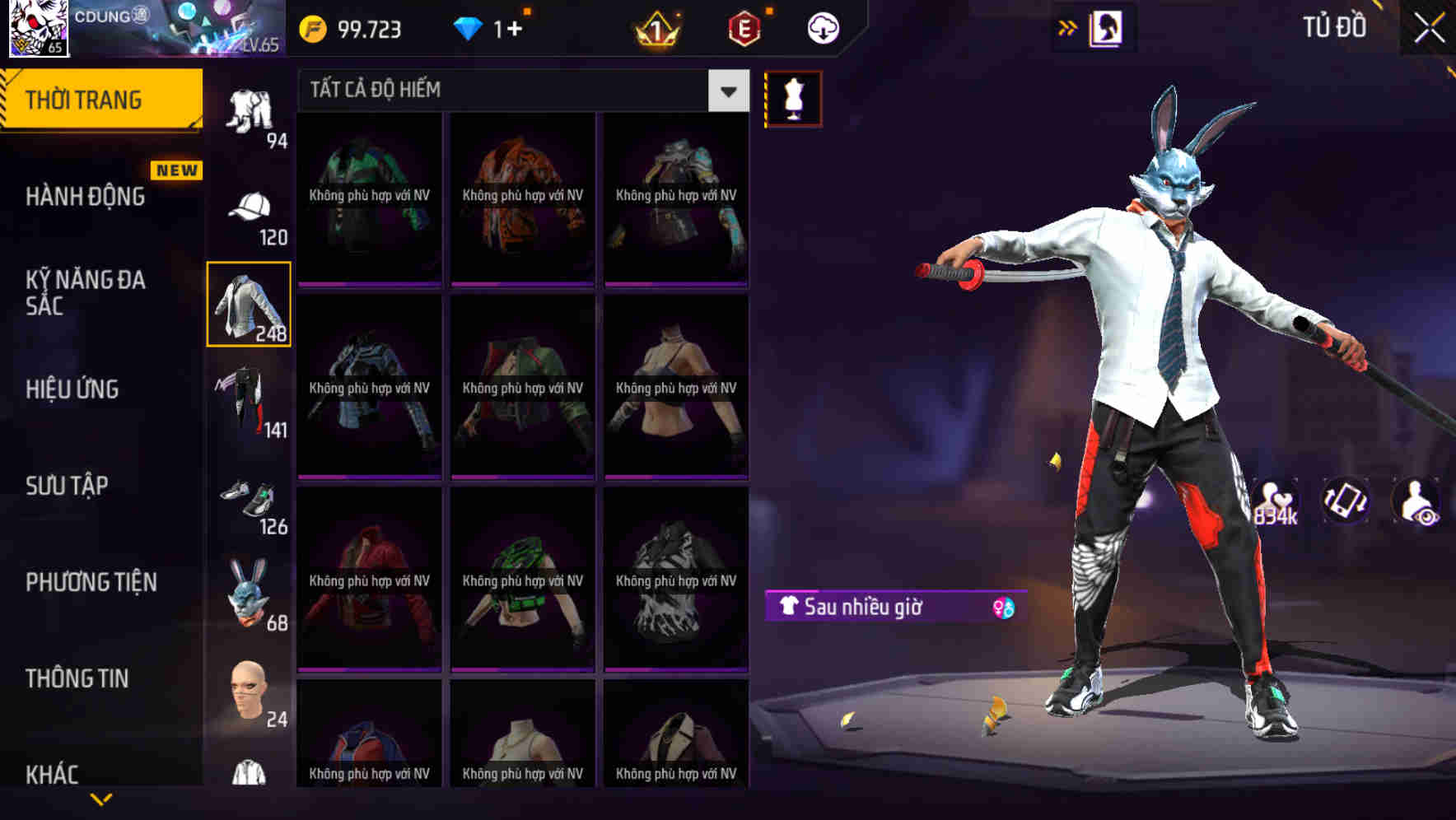Click the rank badge showing level 1 crown
Screen dimensions: 1456x820
click(656, 30)
